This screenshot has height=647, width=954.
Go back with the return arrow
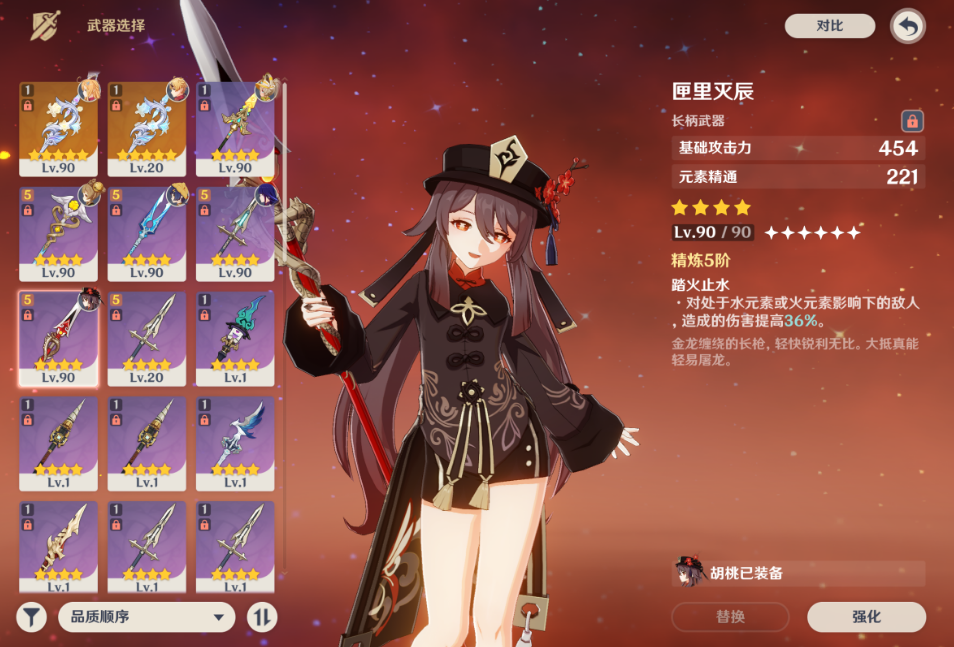pyautogui.click(x=907, y=27)
